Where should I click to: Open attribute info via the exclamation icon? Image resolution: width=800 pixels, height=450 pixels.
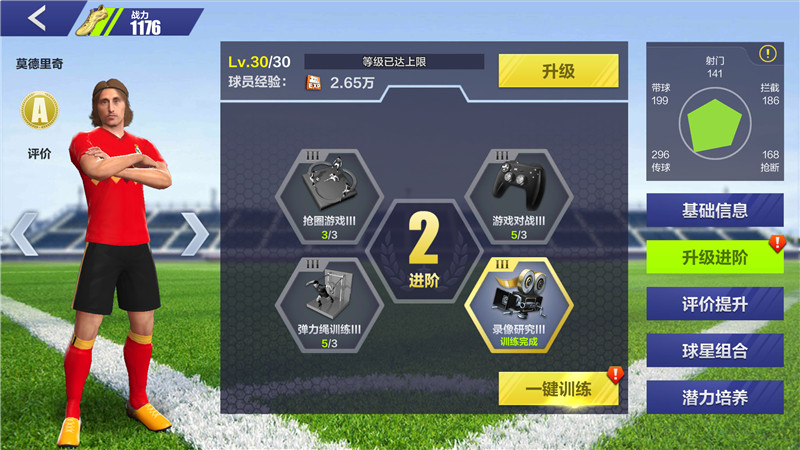[x=767, y=54]
